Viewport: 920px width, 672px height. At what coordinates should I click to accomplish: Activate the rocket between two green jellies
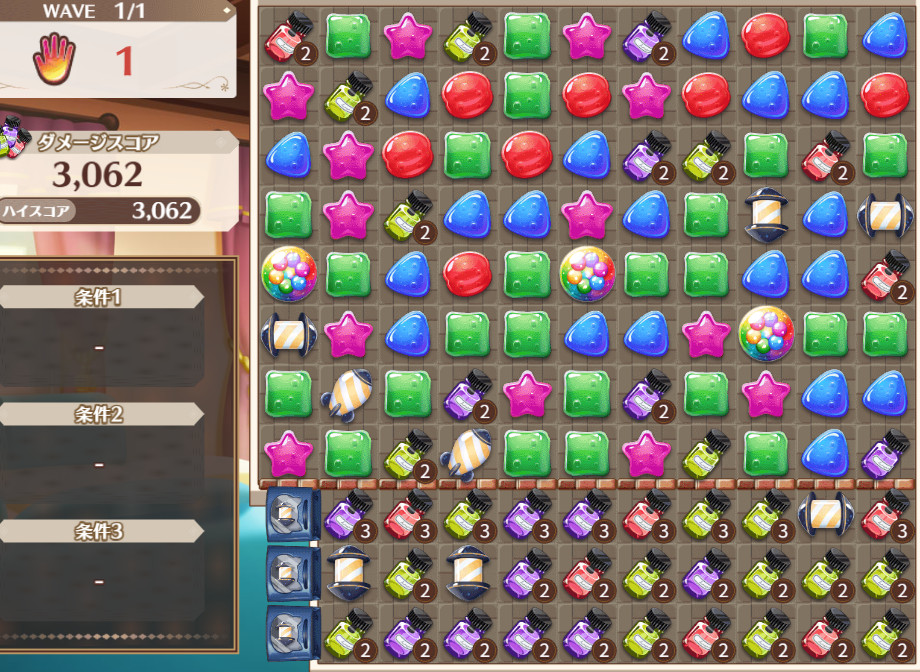347,393
